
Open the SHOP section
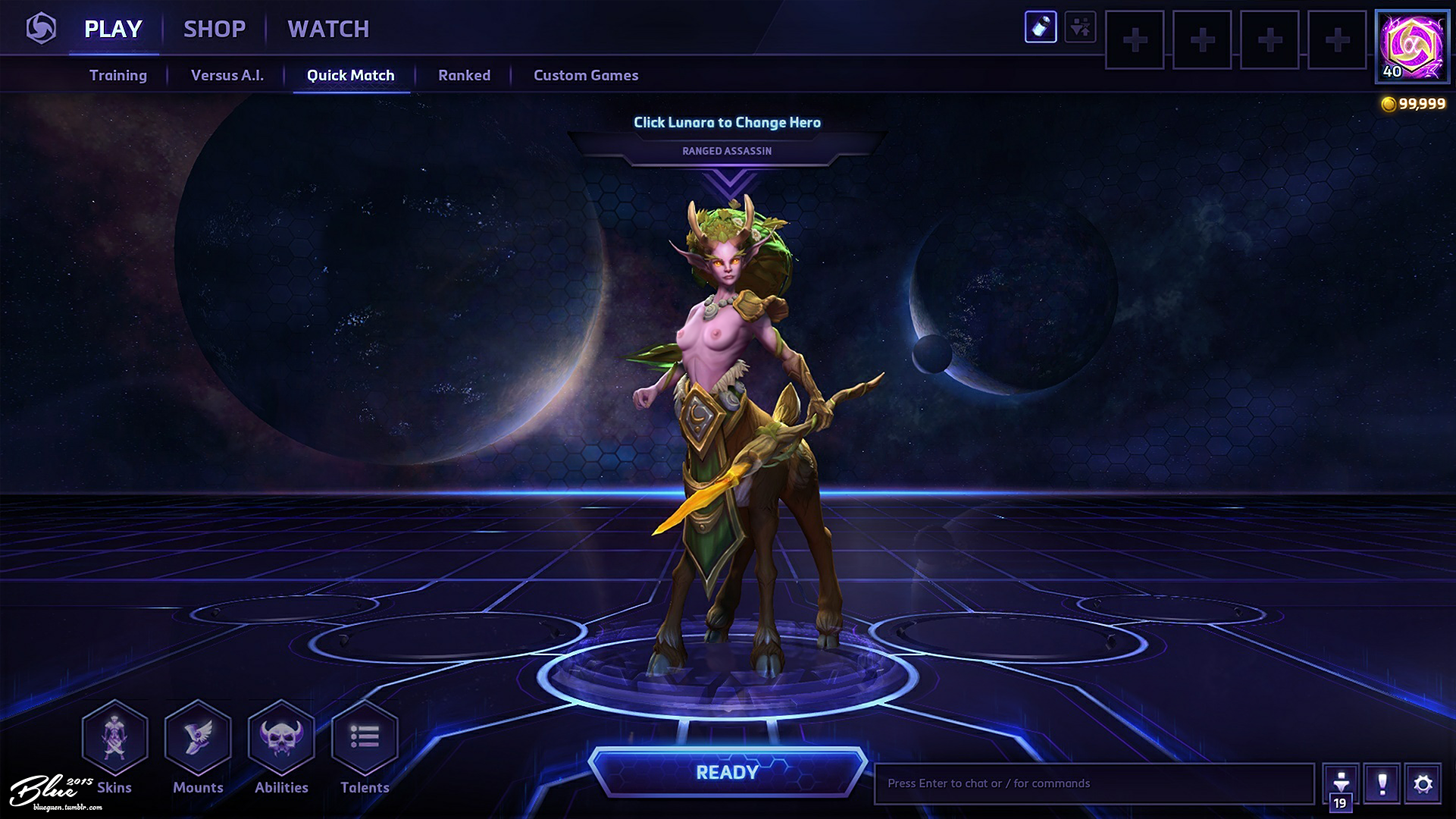tap(214, 29)
